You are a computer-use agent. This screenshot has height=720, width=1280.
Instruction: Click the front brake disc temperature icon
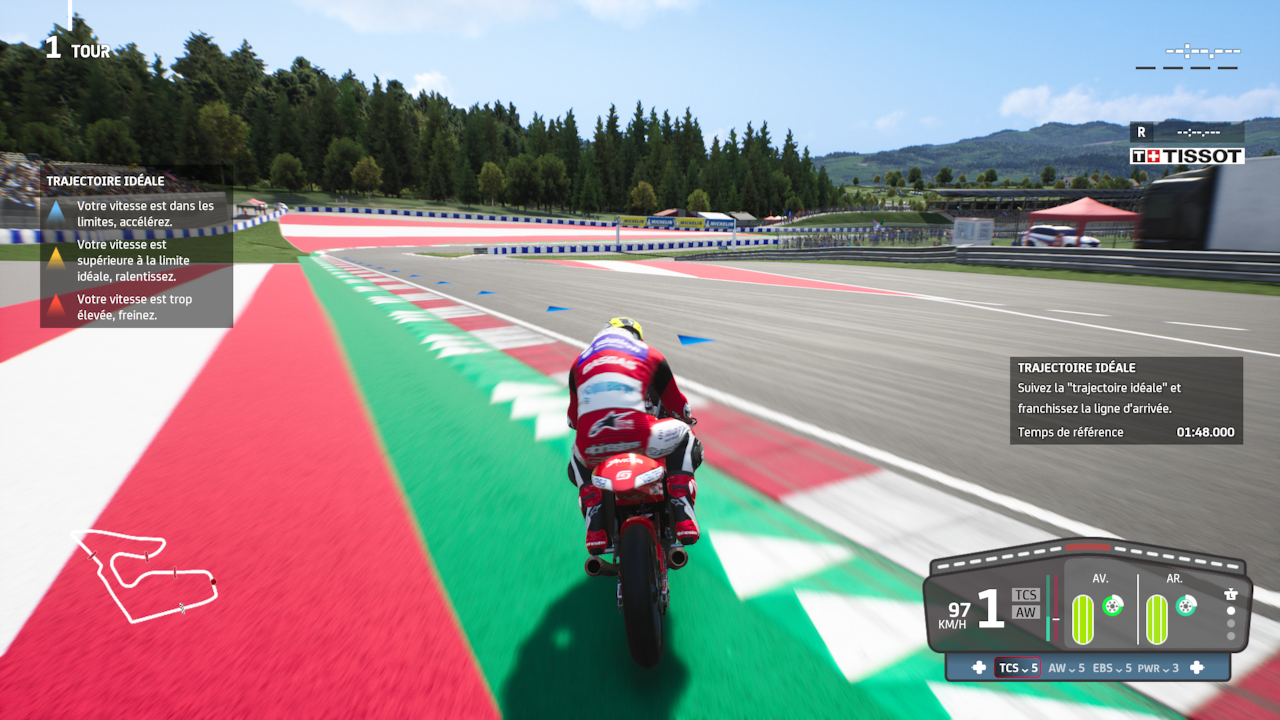coord(1111,605)
